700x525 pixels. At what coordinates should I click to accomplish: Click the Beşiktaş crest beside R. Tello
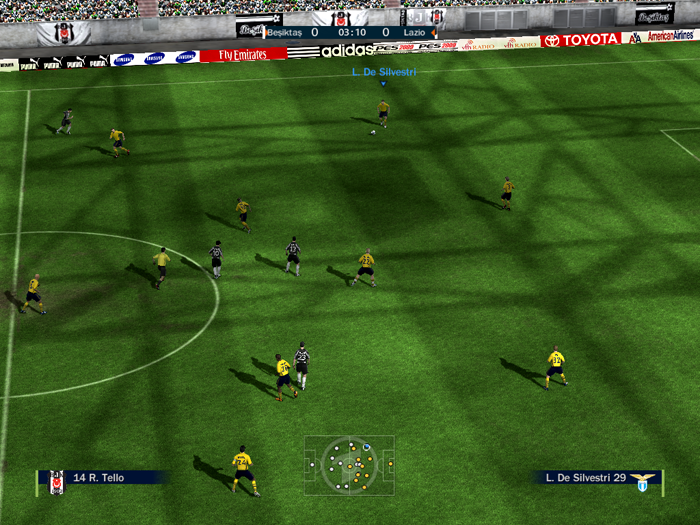(x=56, y=482)
